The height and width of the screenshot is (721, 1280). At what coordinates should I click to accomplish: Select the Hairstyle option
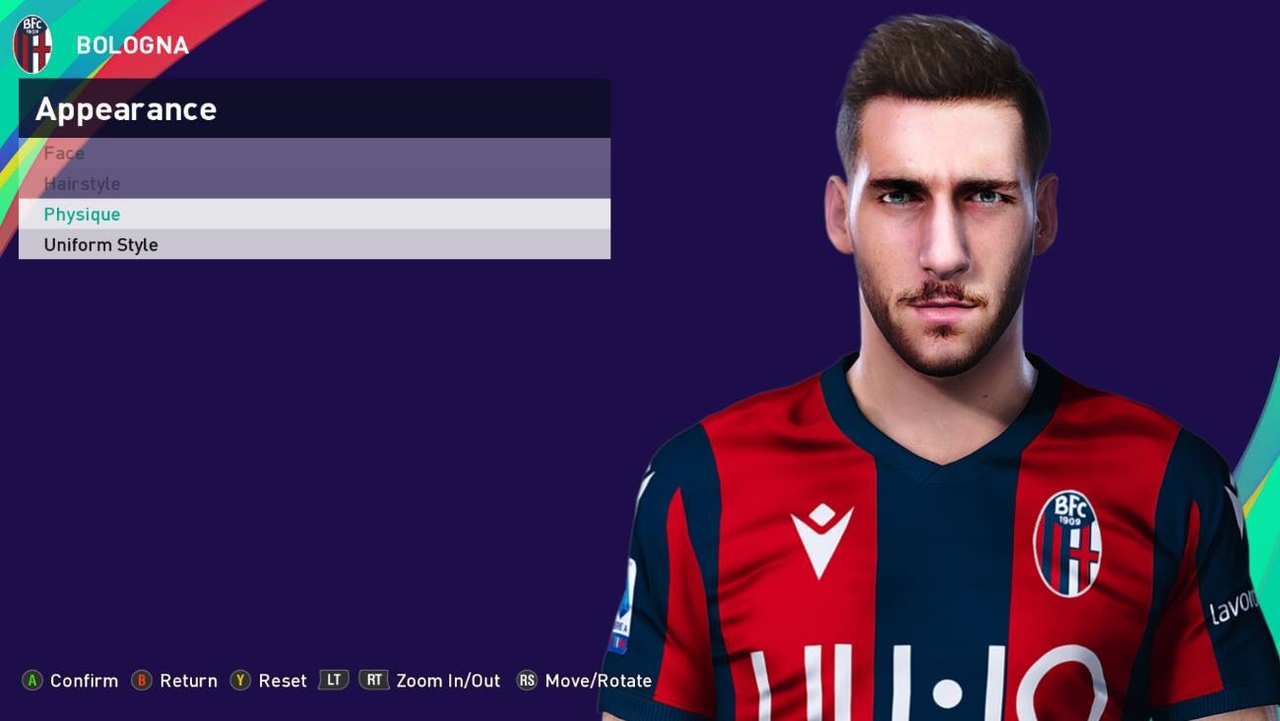(x=82, y=183)
